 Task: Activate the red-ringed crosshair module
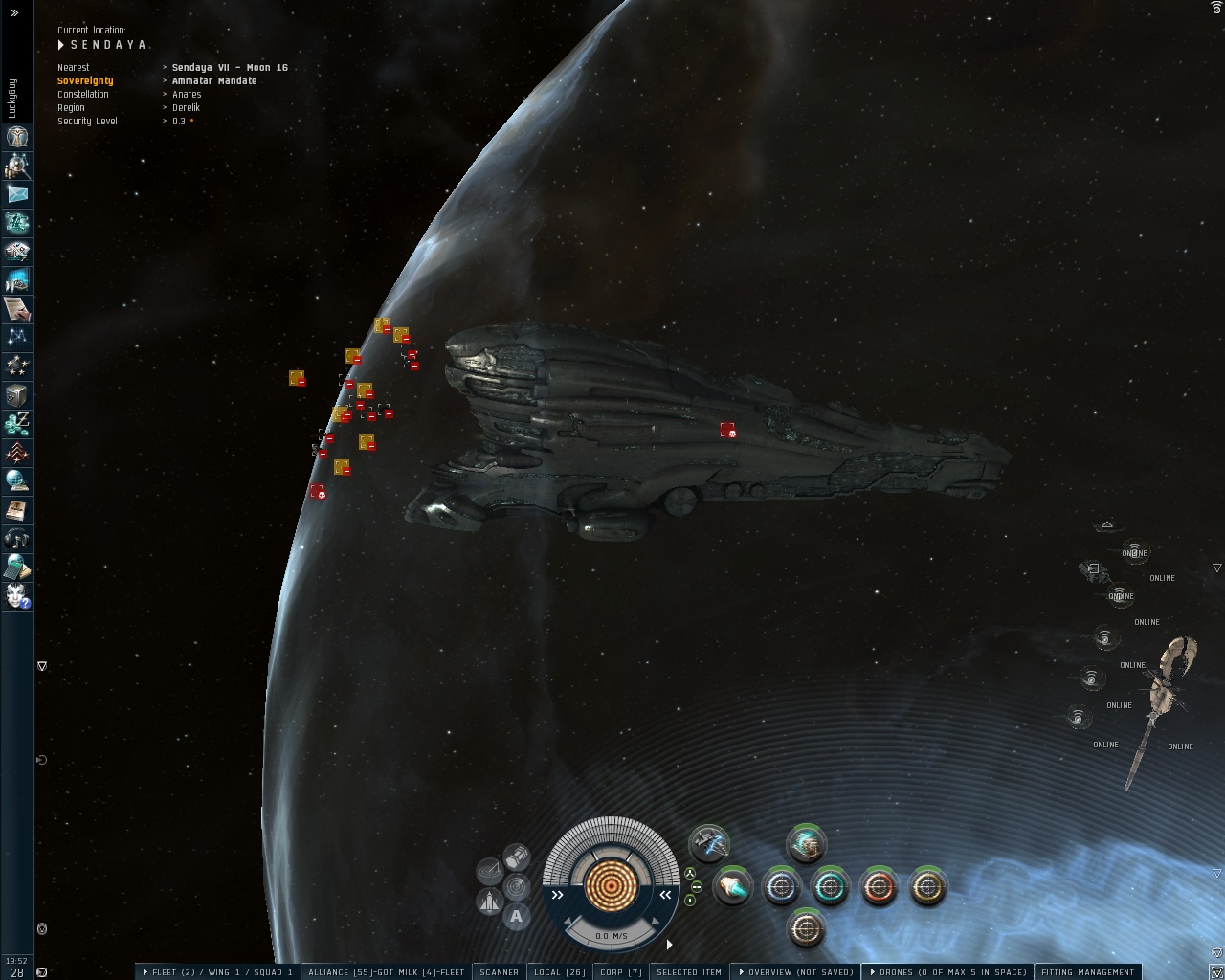[x=879, y=887]
